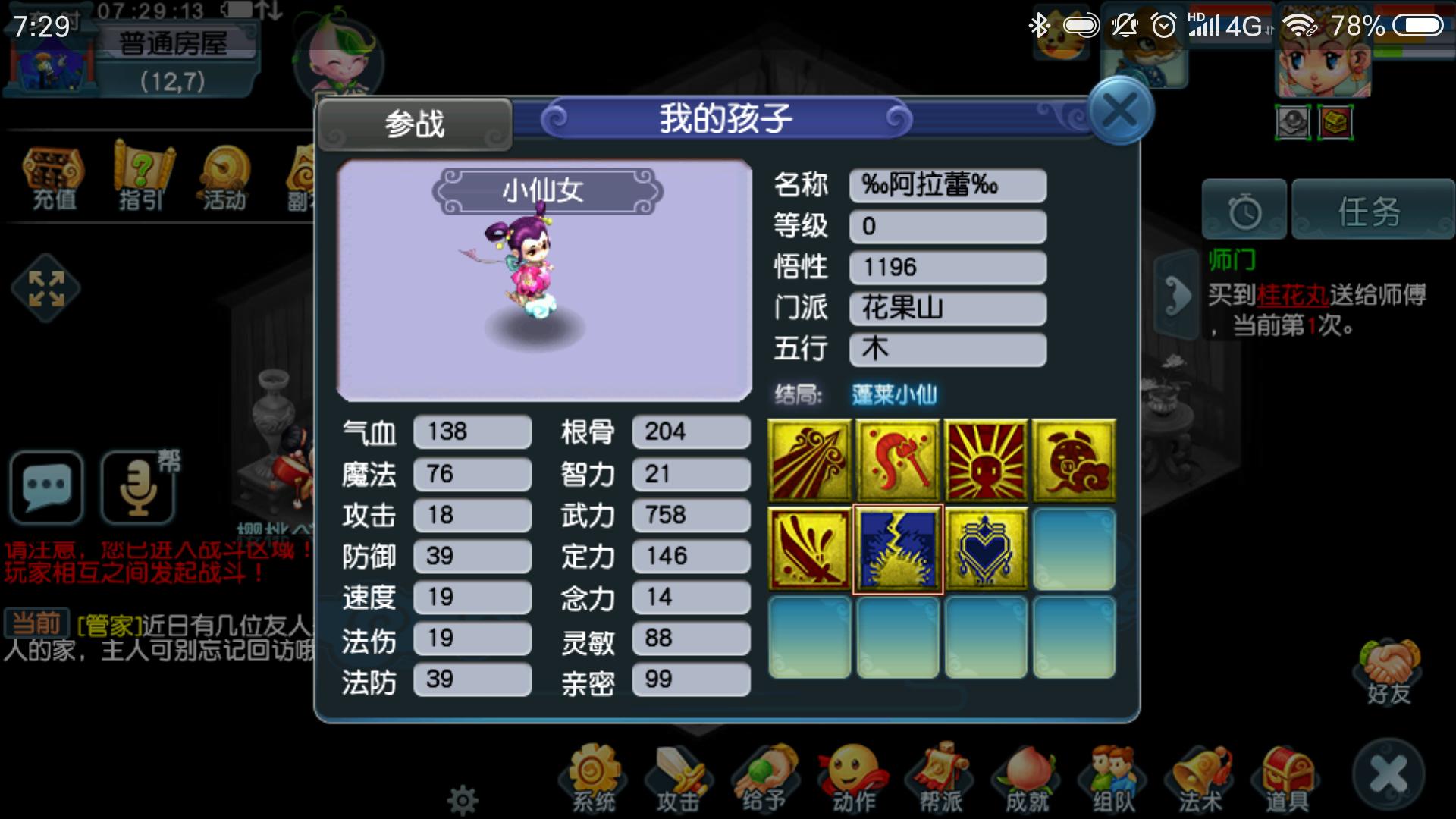Select the red axe skill icon
This screenshot has width=1456, height=819.
tap(898, 460)
